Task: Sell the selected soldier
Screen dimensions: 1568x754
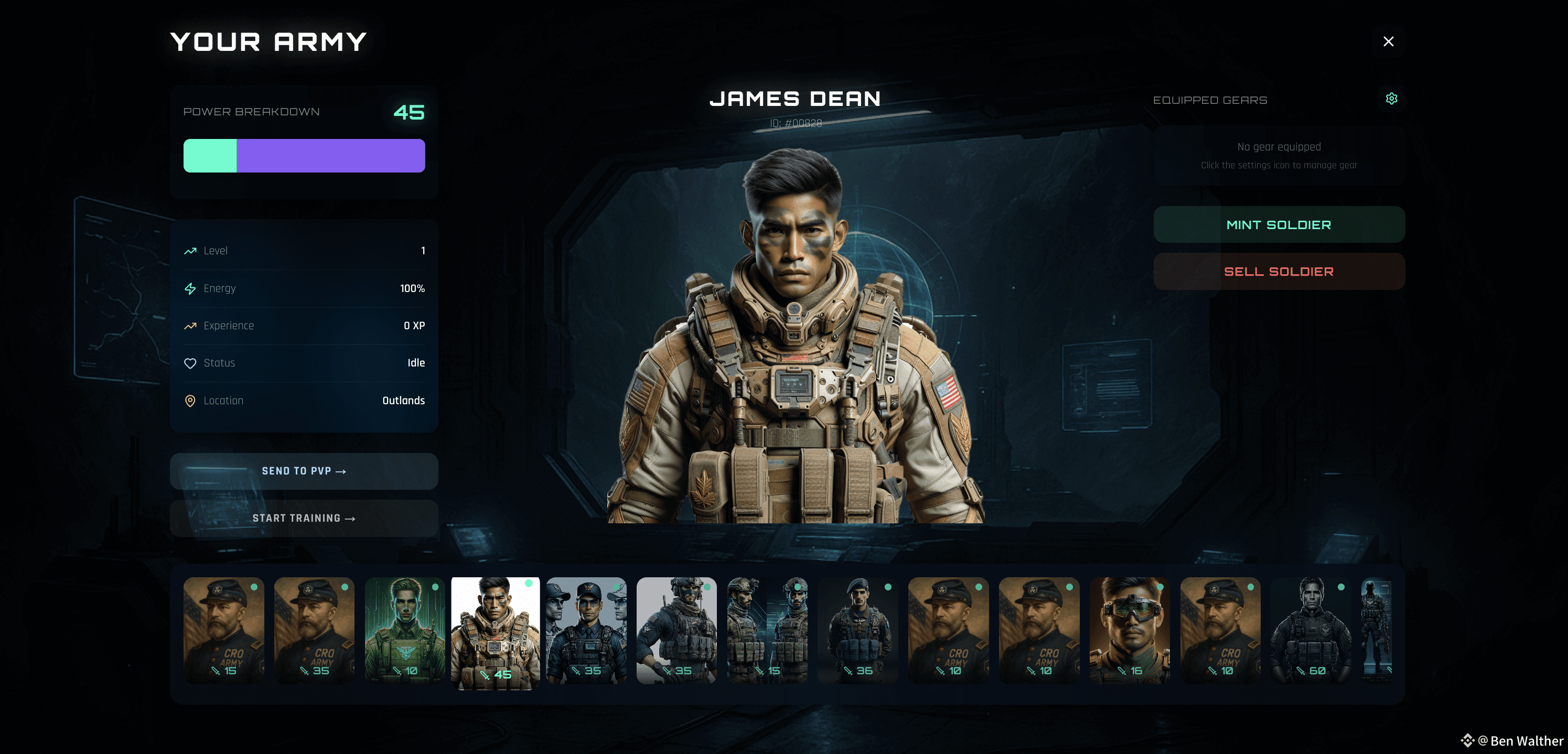Action: coord(1279,272)
